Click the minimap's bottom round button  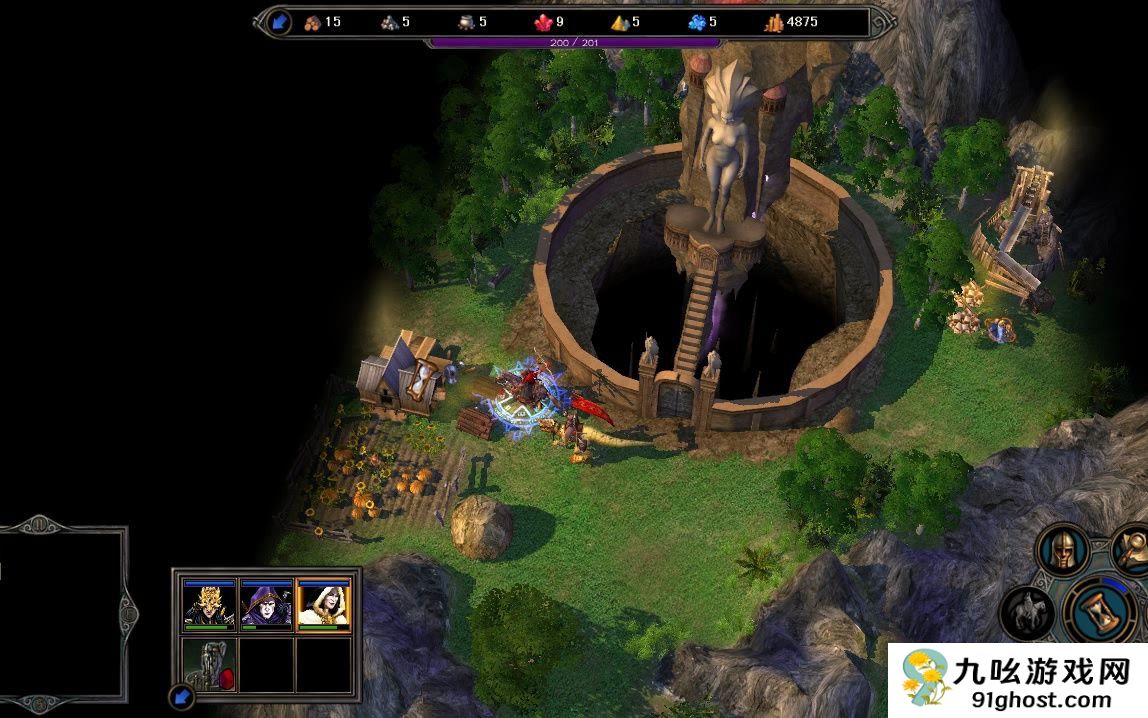coord(38,702)
